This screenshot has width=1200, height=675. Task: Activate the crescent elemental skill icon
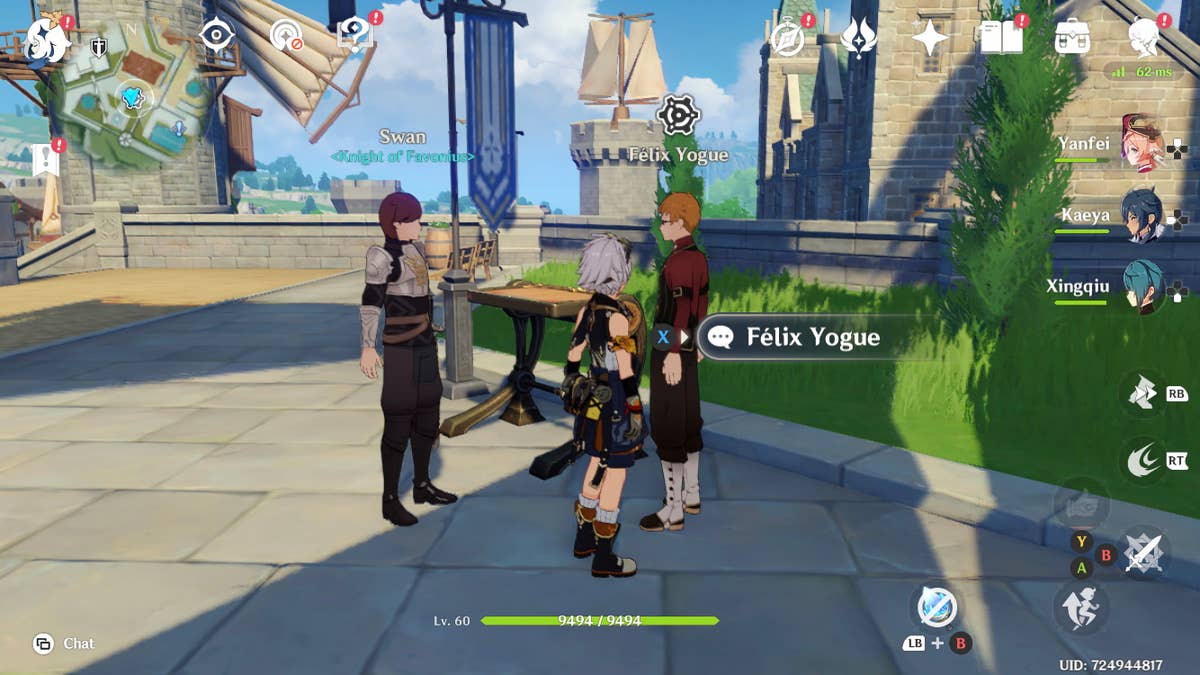coord(1142,459)
